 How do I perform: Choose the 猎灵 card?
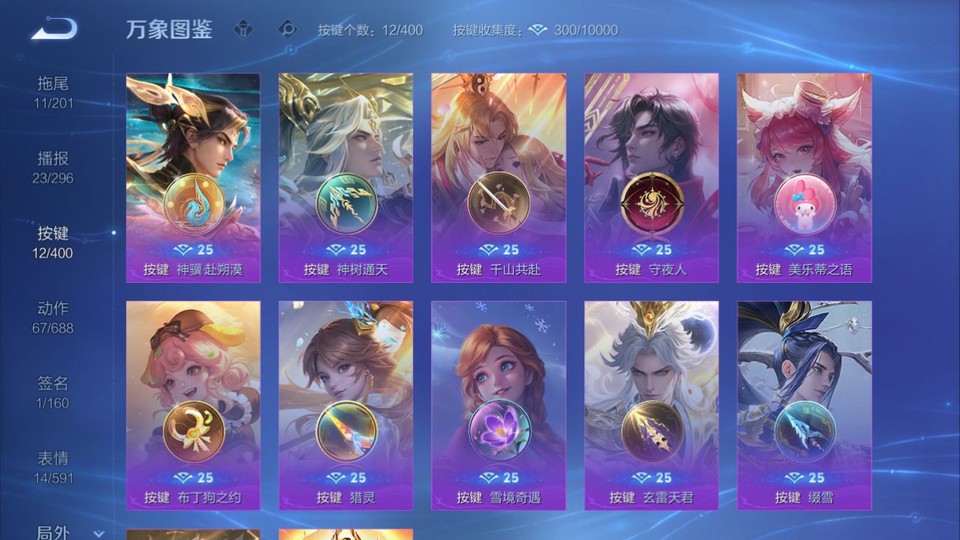coord(346,405)
